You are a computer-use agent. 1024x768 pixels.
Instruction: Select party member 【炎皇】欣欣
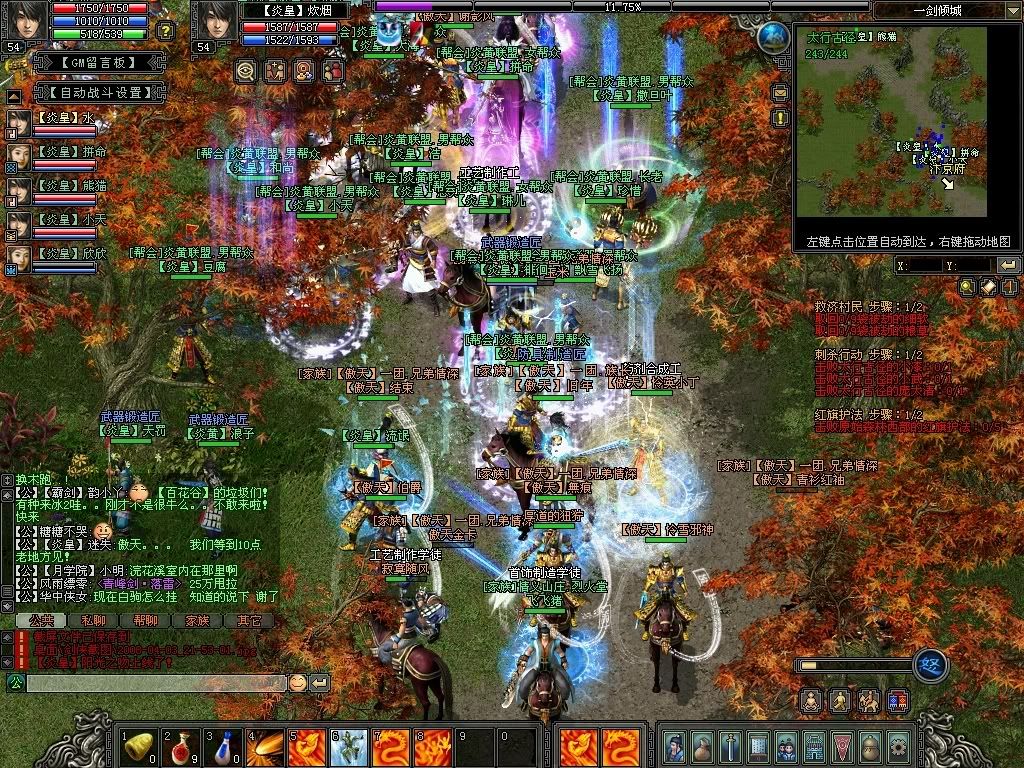coord(67,253)
